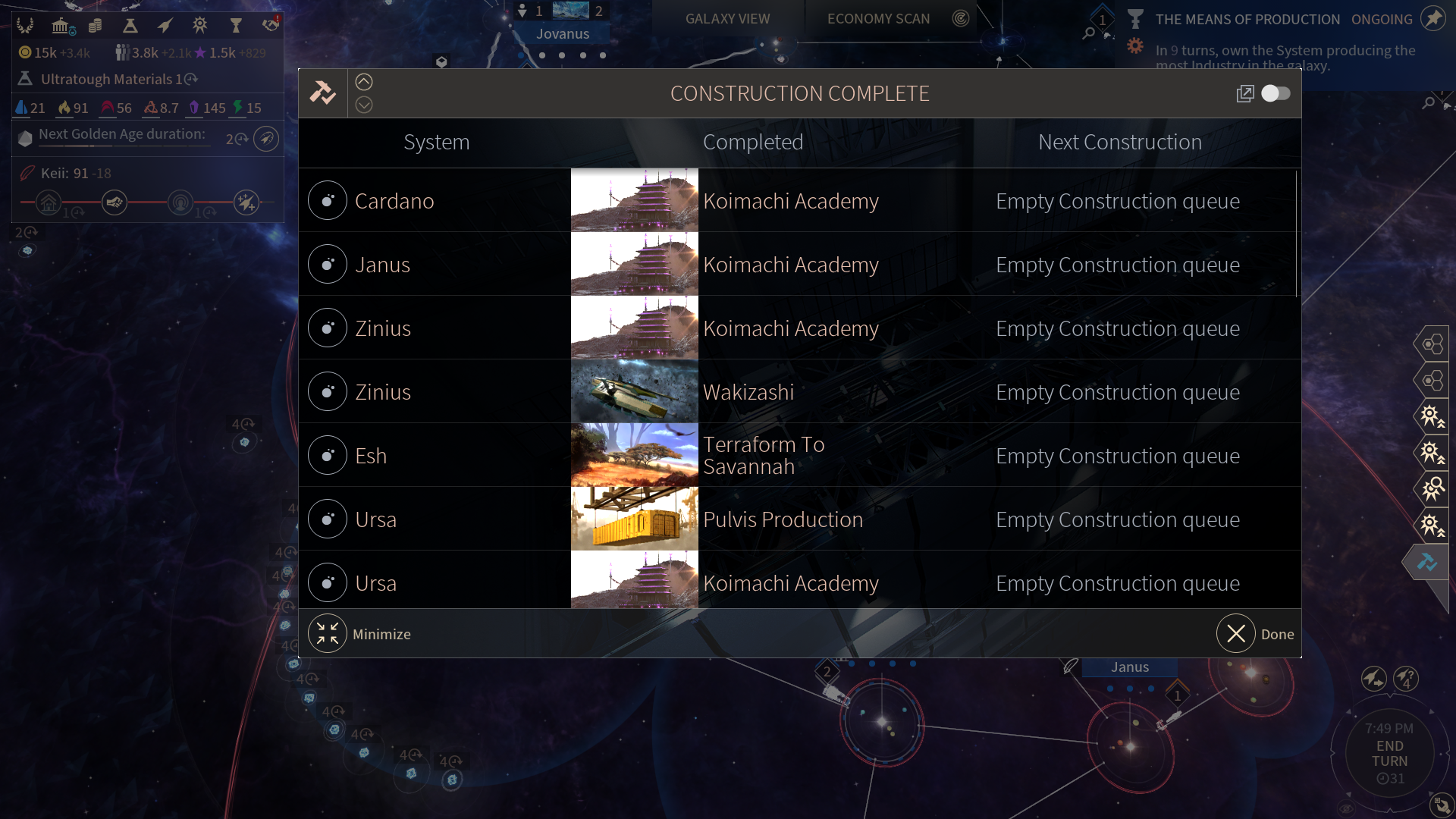Go to previous notification with up arrow
Viewport: 1456px width, 819px height.
(364, 82)
